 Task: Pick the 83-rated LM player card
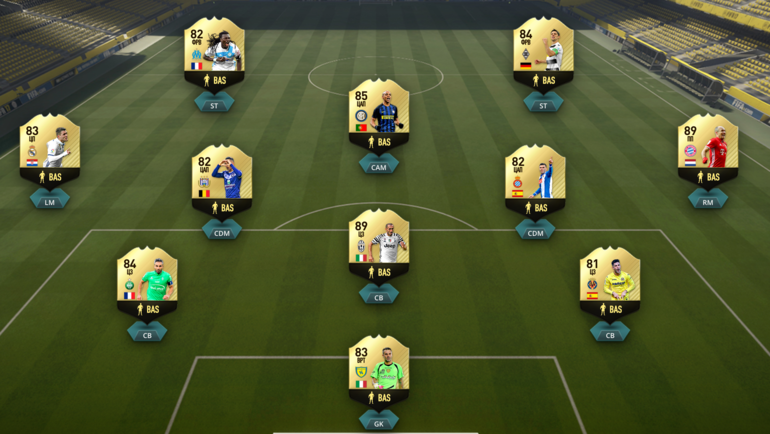50,151
